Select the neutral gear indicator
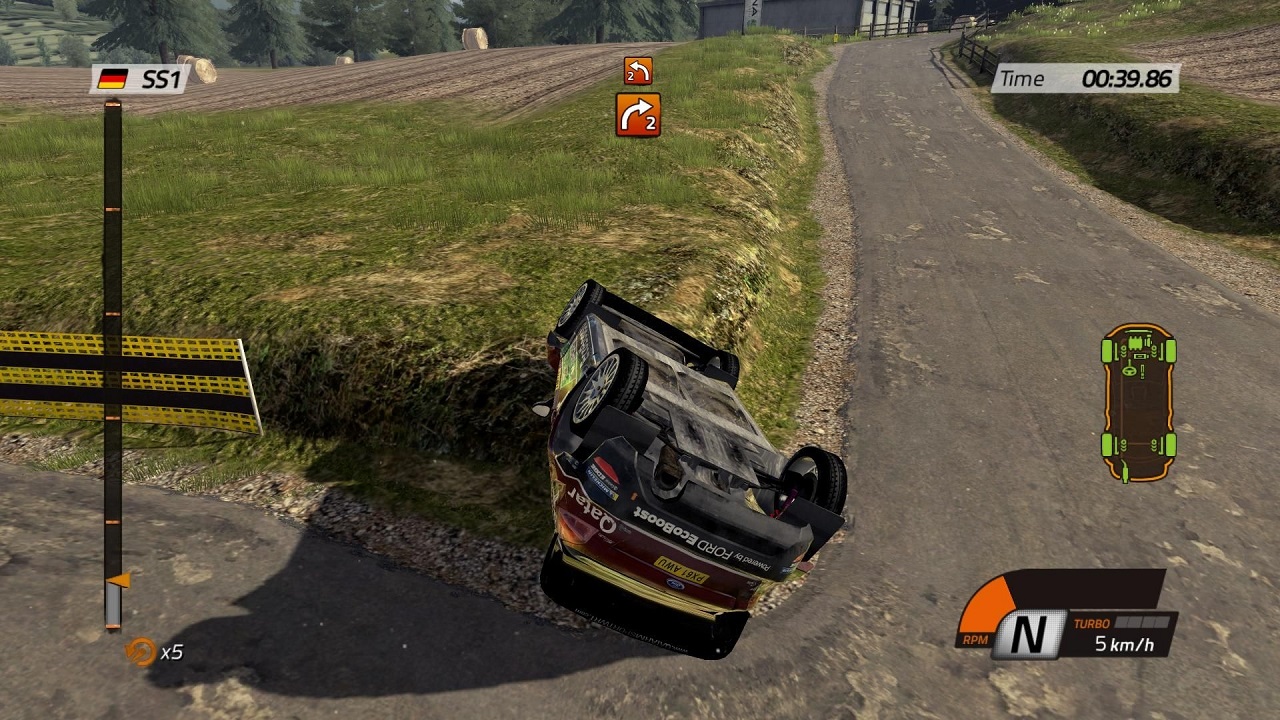This screenshot has height=720, width=1280. (x=1026, y=636)
